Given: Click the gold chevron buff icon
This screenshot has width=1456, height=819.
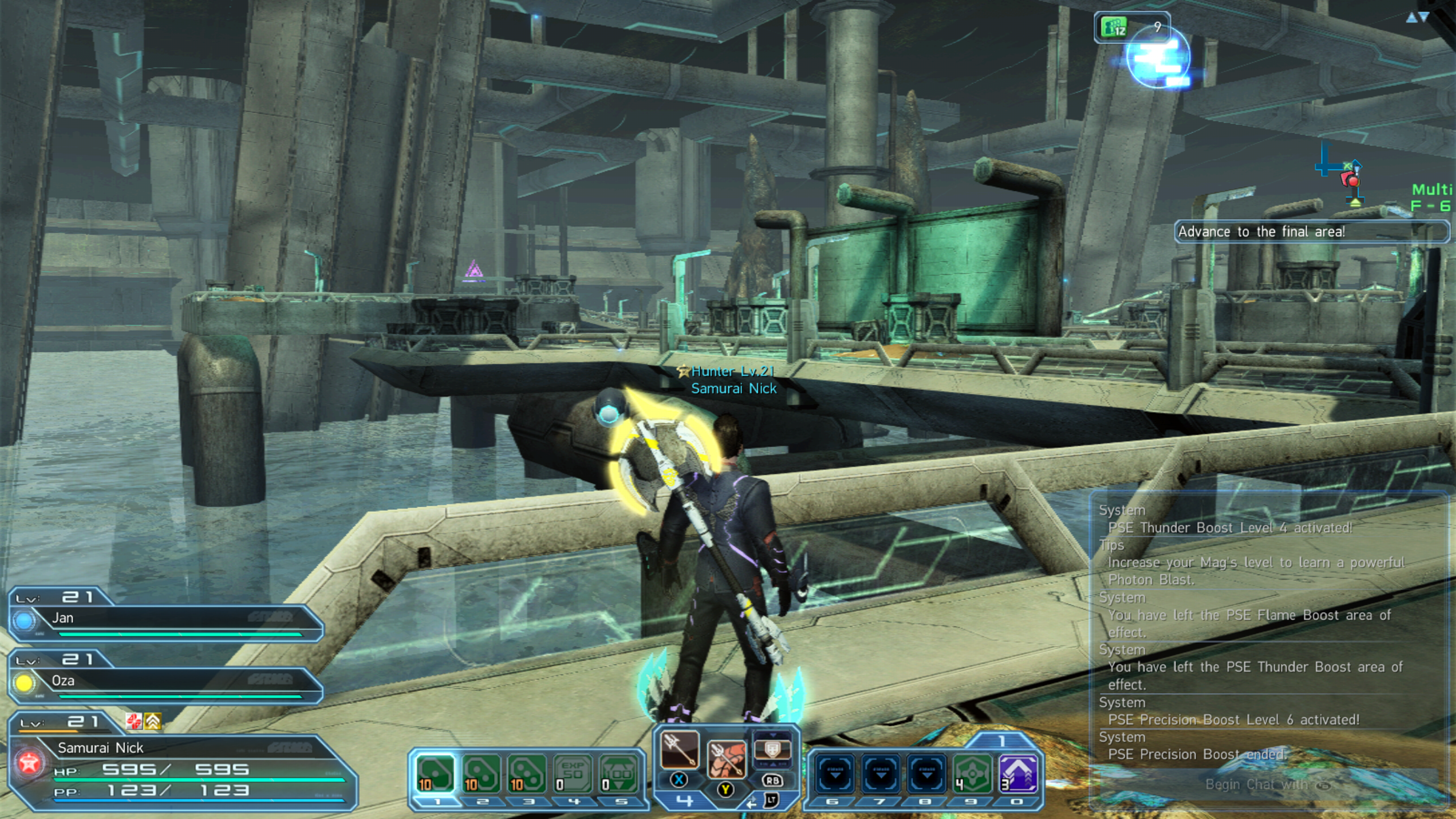Looking at the screenshot, I should click(153, 720).
